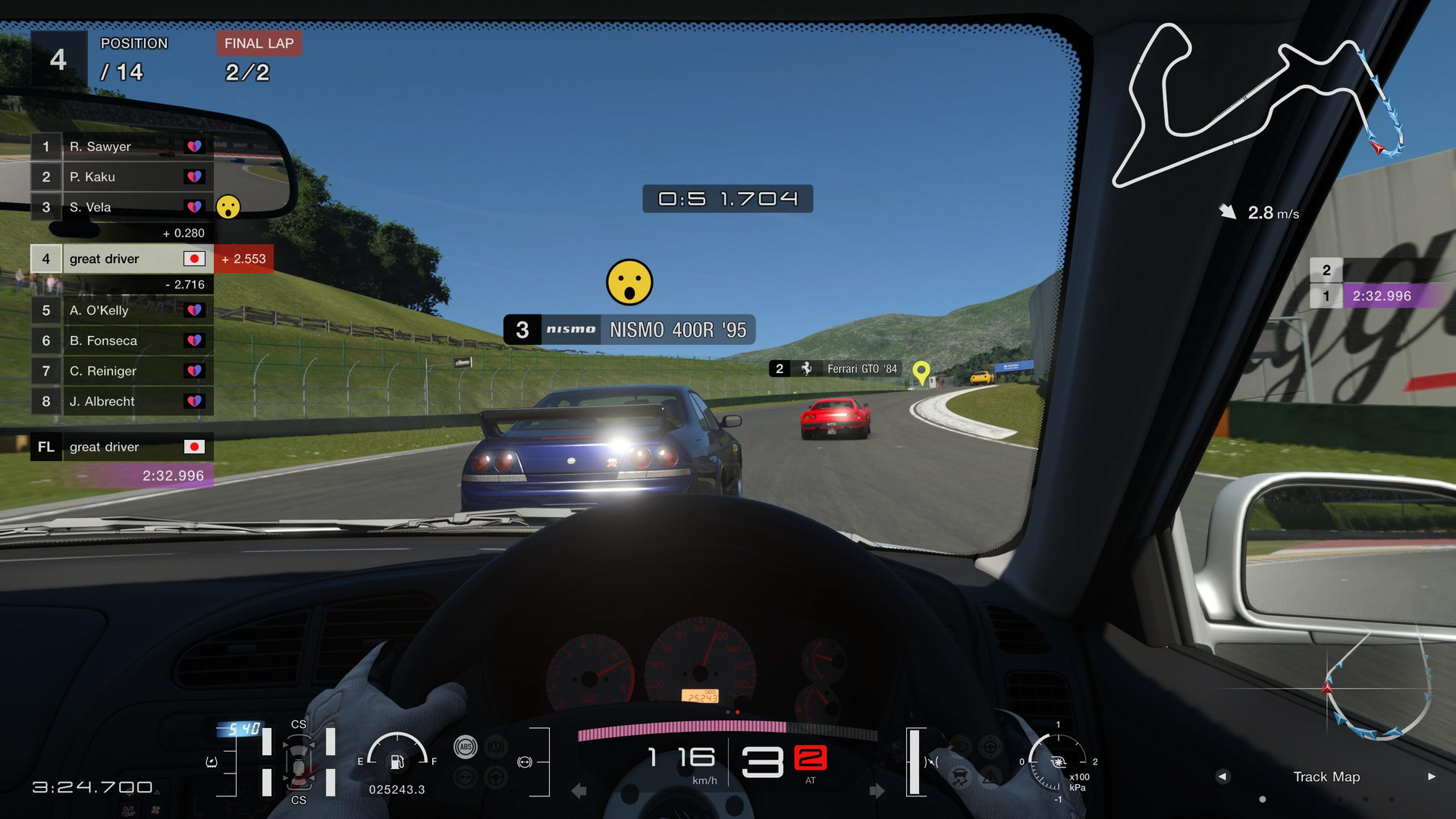Select the surprised emoji beside S. Vela

(x=228, y=206)
